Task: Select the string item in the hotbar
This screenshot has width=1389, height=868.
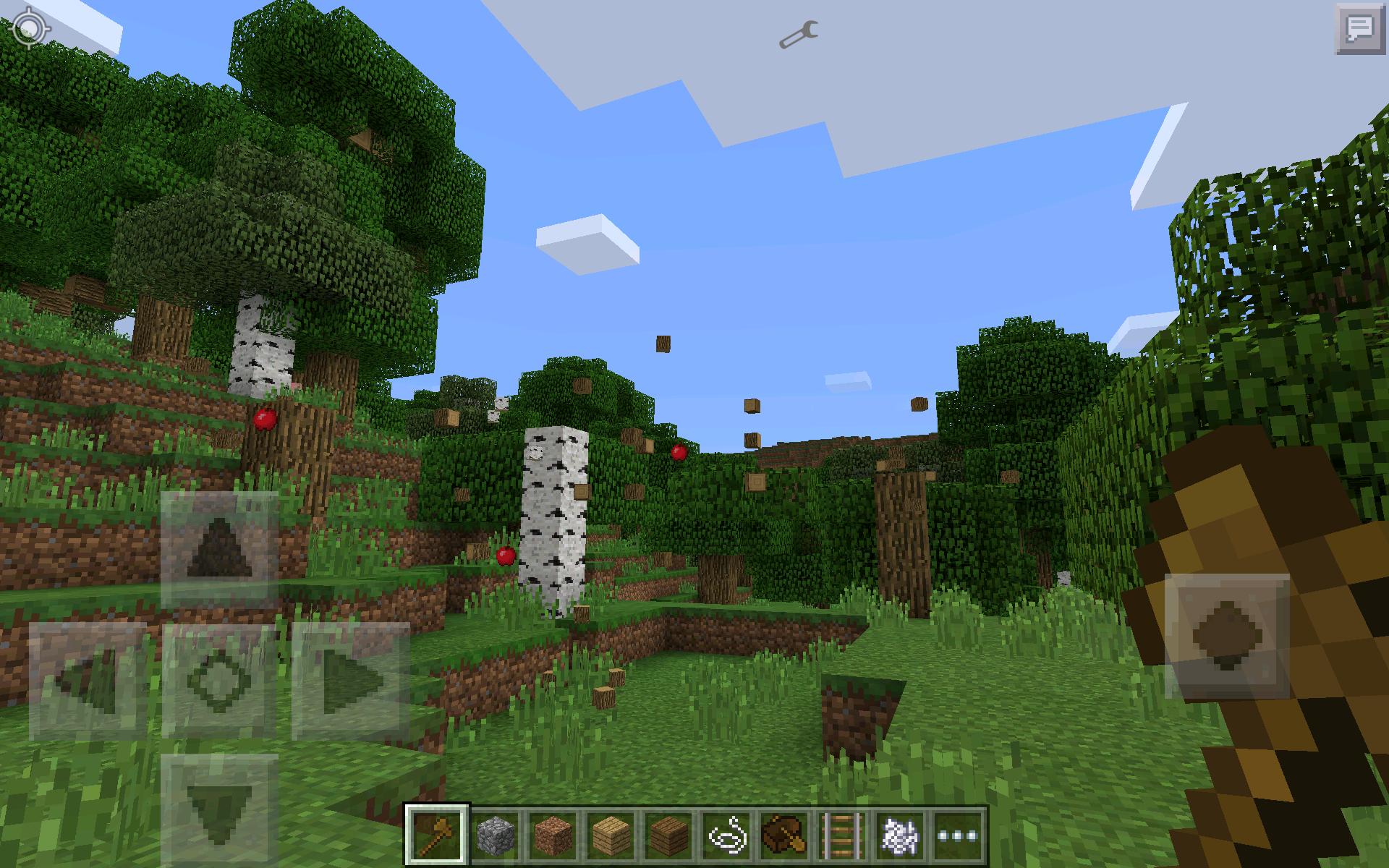Action: click(727, 833)
